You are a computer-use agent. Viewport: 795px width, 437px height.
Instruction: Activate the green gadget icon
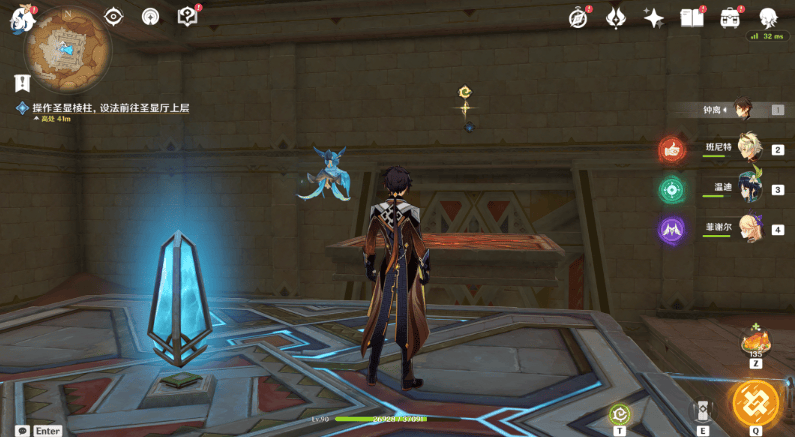[x=620, y=413]
